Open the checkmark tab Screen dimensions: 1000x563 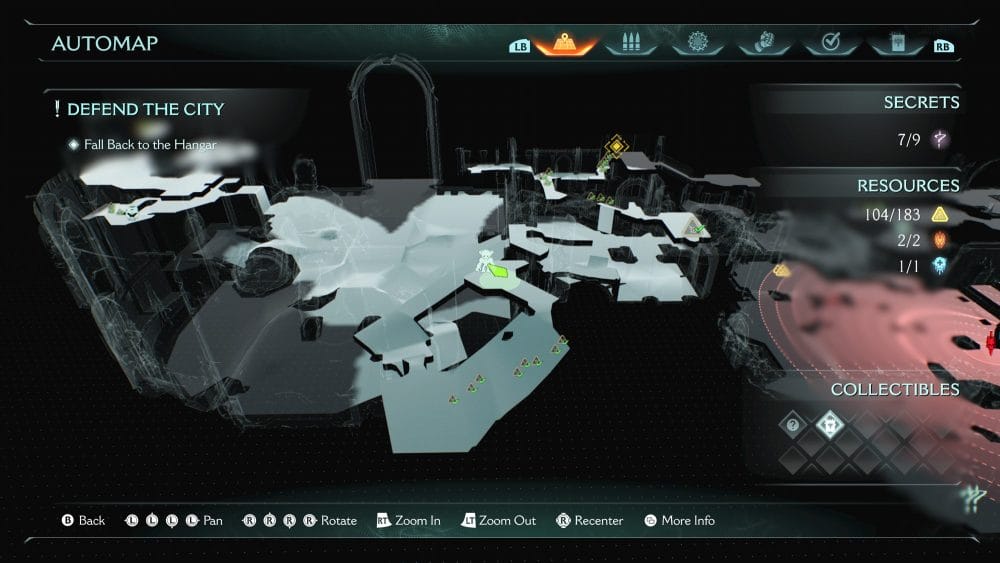828,44
